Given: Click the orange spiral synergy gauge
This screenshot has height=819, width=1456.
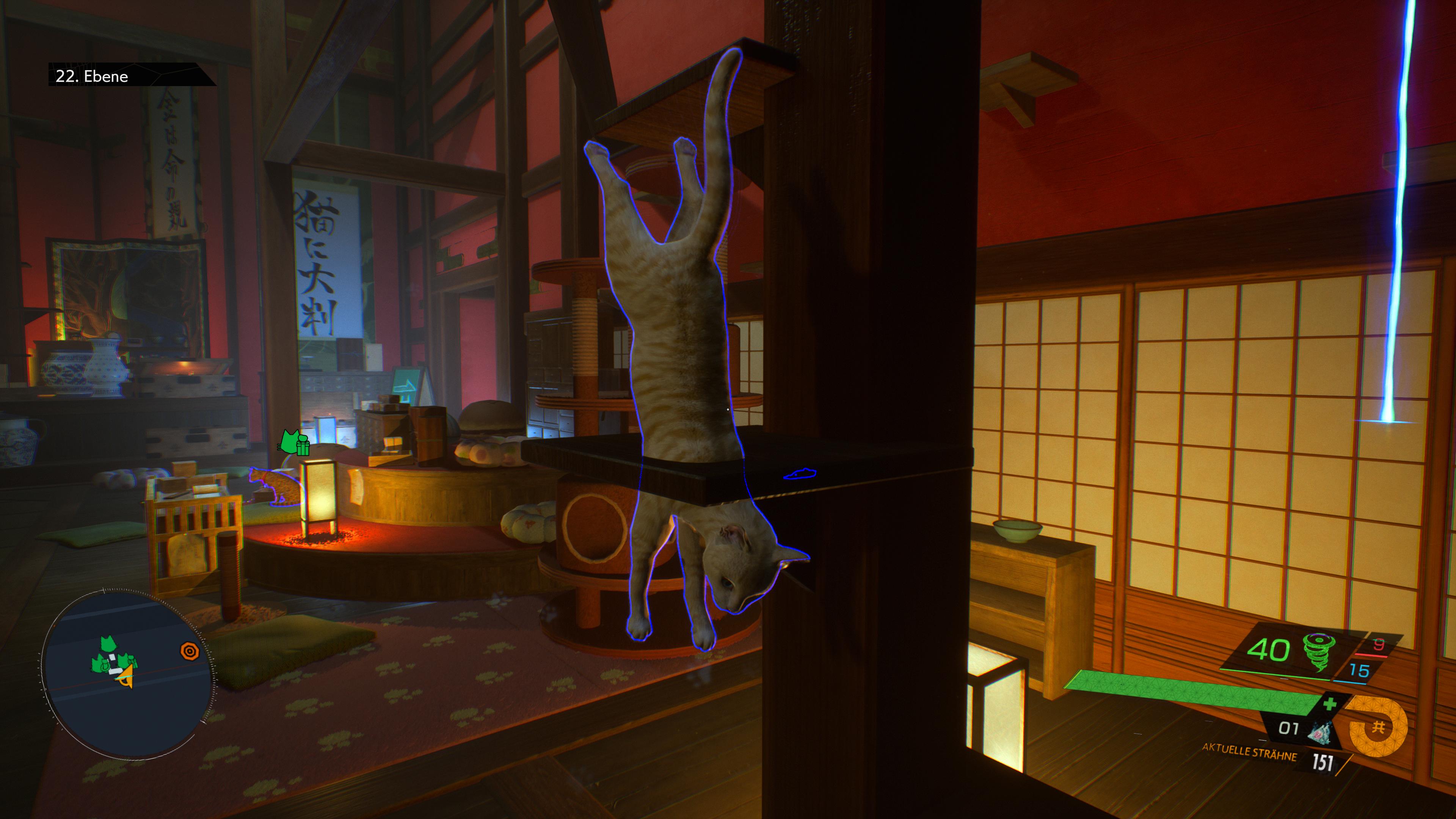Looking at the screenshot, I should pyautogui.click(x=1377, y=728).
